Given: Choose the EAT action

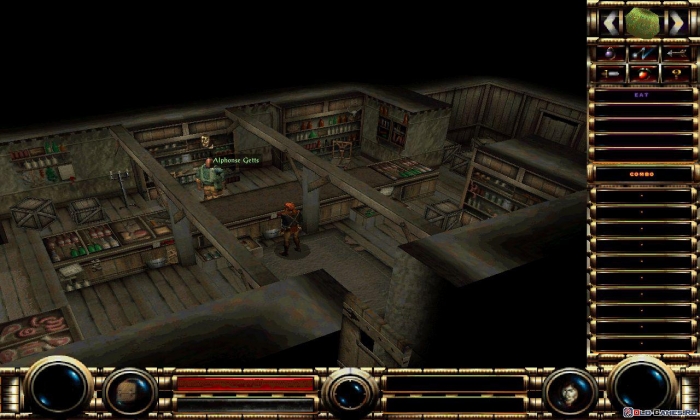Looking at the screenshot, I should tap(643, 95).
